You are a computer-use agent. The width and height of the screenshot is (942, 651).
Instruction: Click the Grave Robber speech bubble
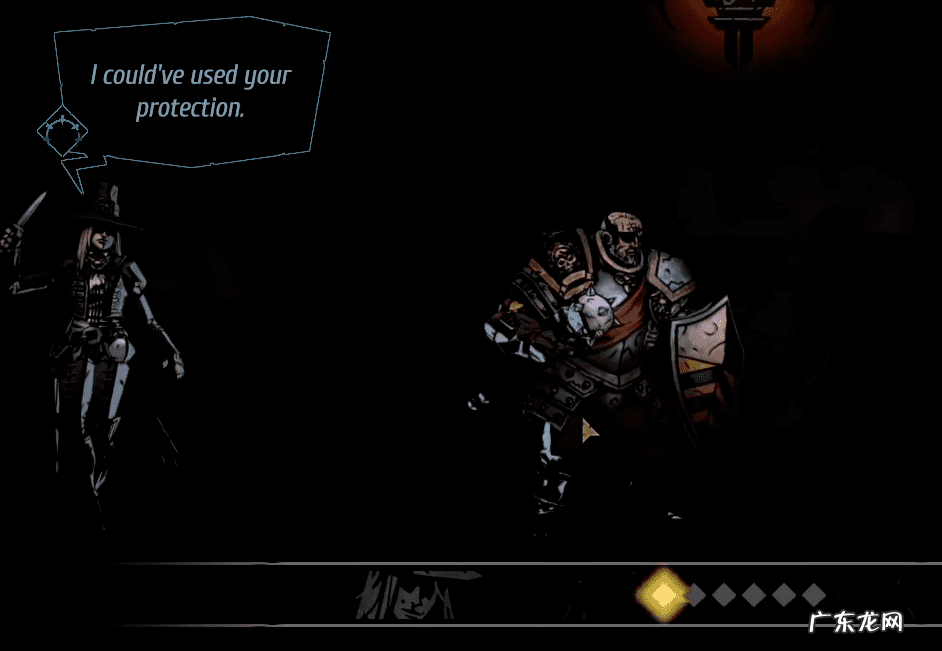(190, 92)
